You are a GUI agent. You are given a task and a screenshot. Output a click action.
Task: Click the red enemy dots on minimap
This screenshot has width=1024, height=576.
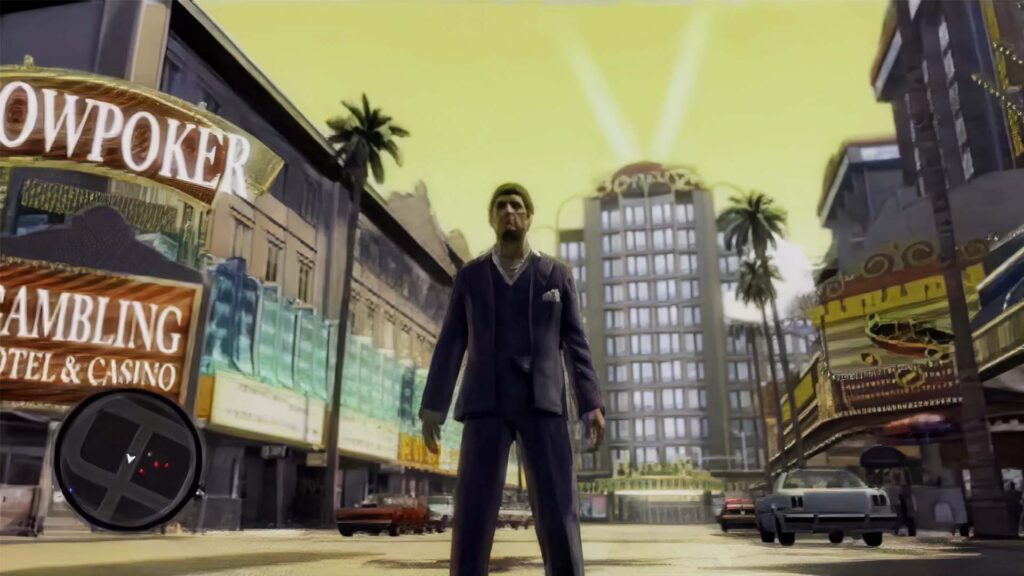point(155,465)
